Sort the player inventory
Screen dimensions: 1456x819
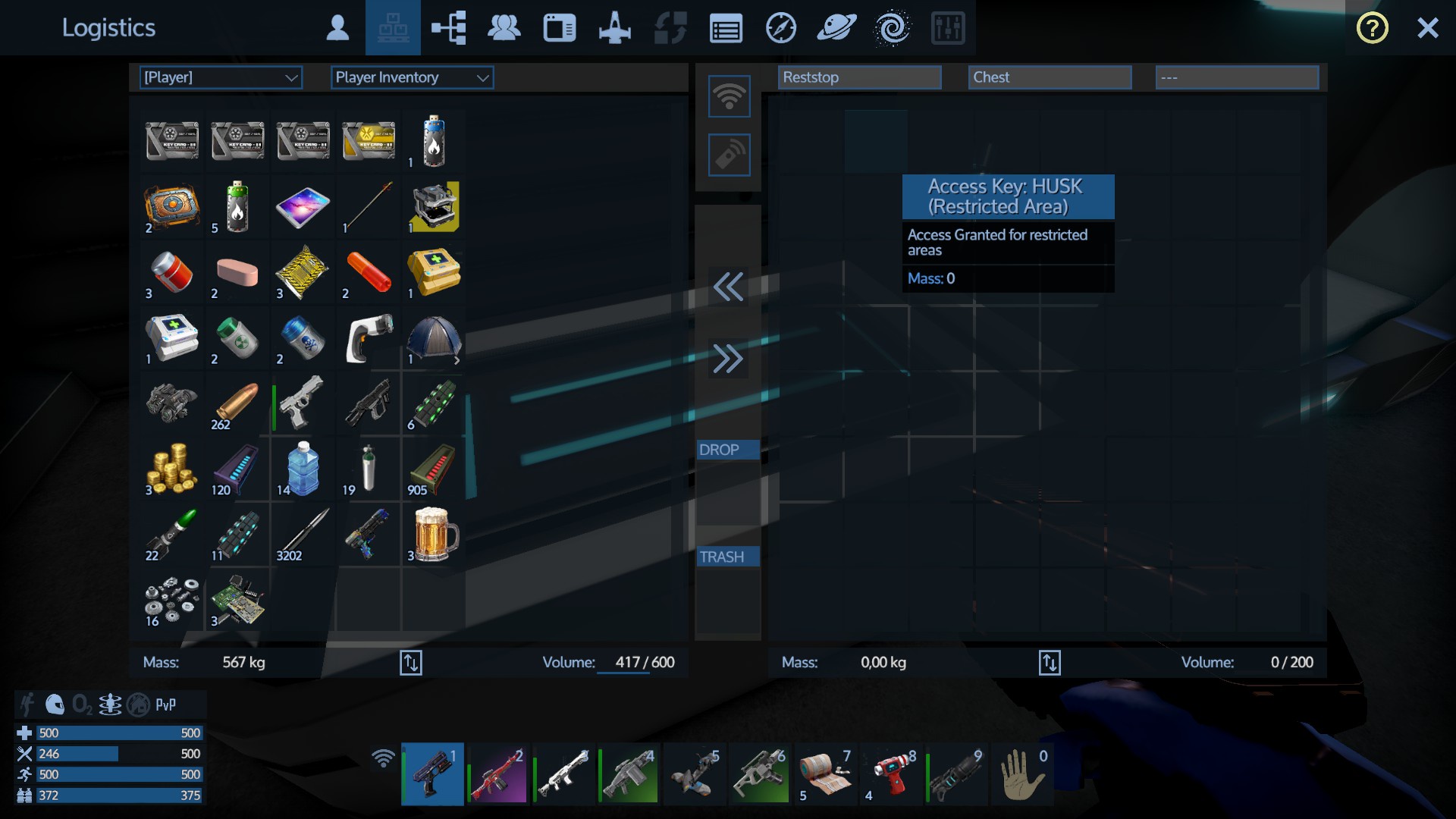tap(410, 662)
